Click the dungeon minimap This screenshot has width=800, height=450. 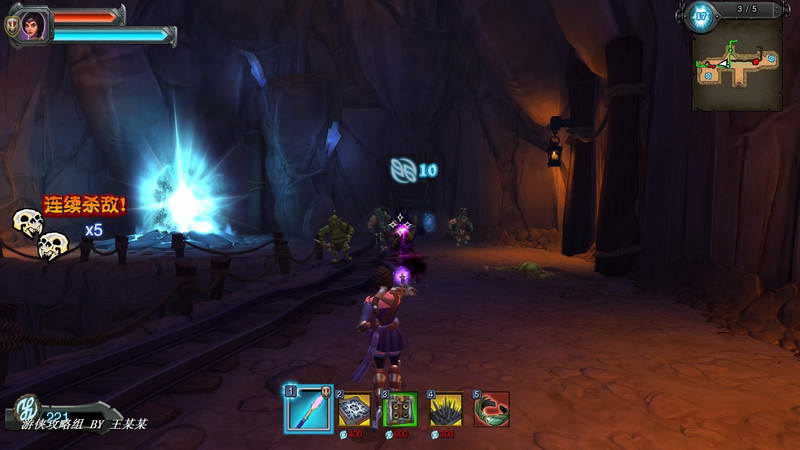[x=737, y=64]
